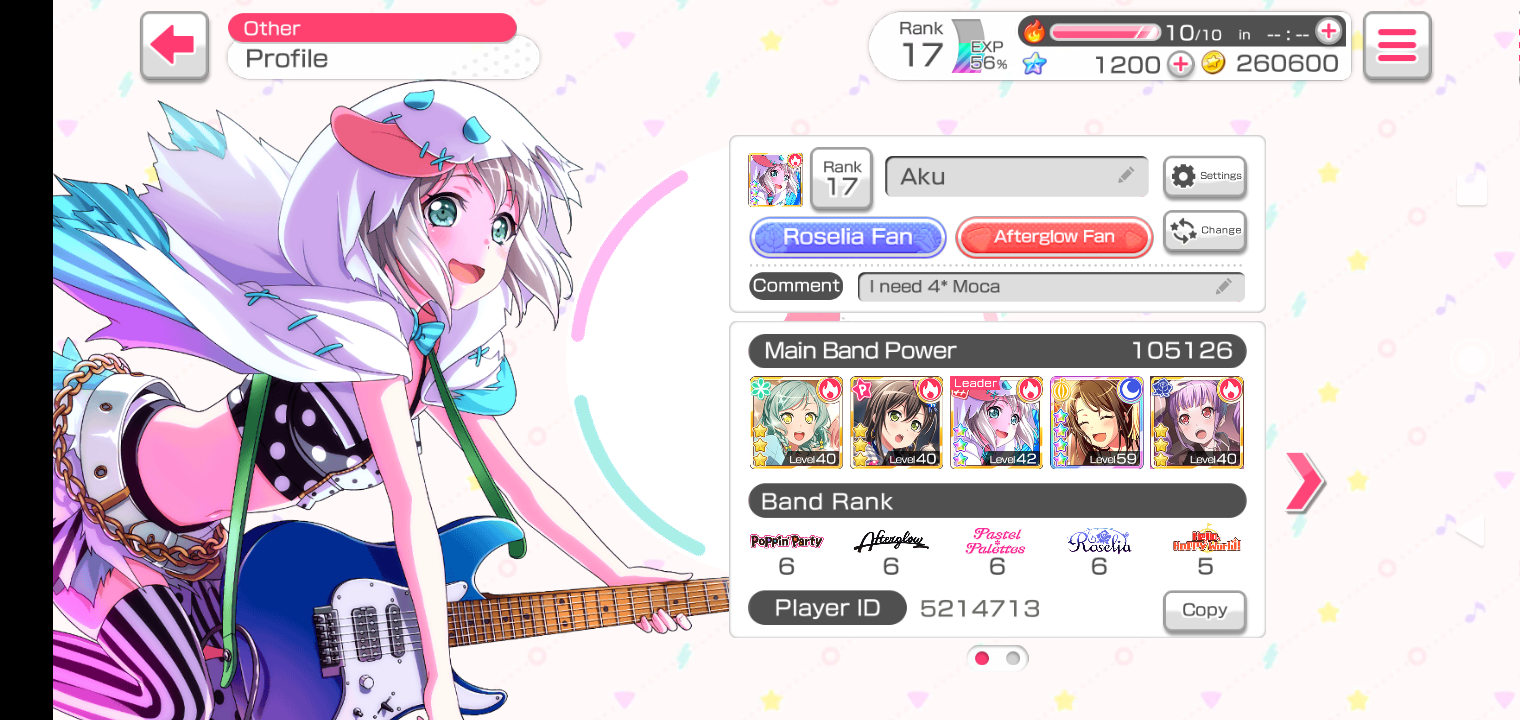
Task: Select the Afterglow Fan title badge
Action: point(1054,237)
